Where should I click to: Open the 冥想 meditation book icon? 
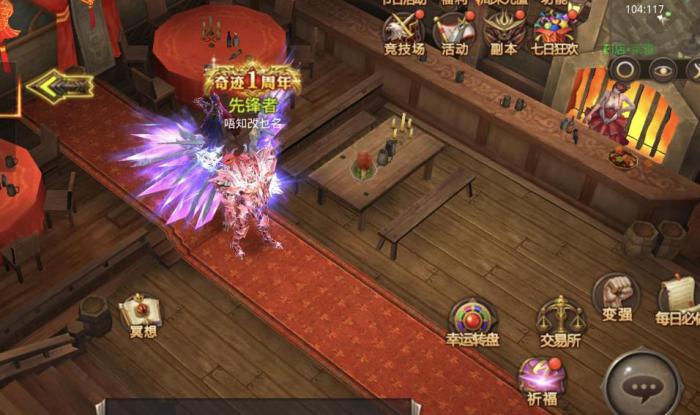click(x=142, y=312)
